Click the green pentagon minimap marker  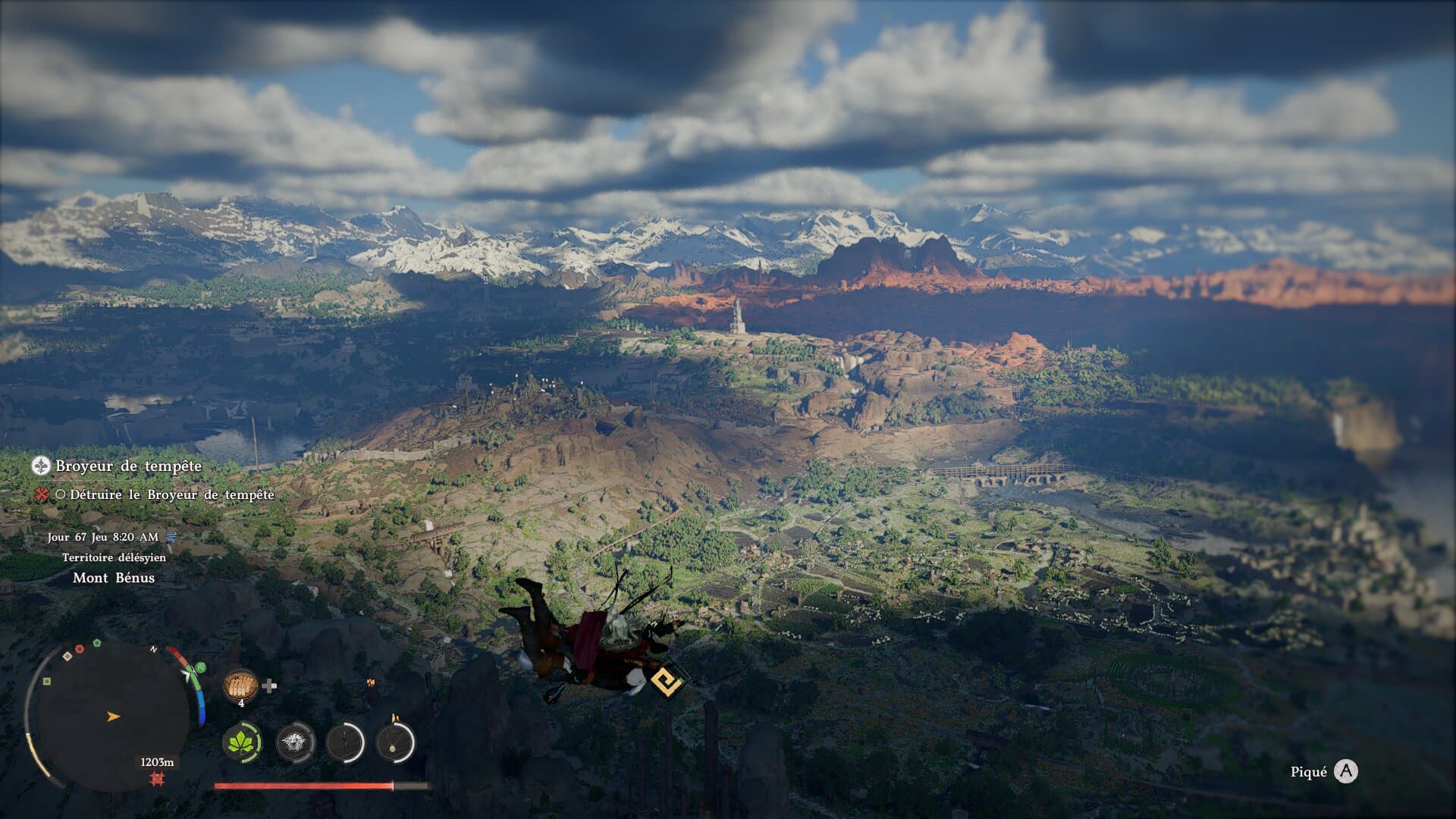pyautogui.click(x=97, y=643)
